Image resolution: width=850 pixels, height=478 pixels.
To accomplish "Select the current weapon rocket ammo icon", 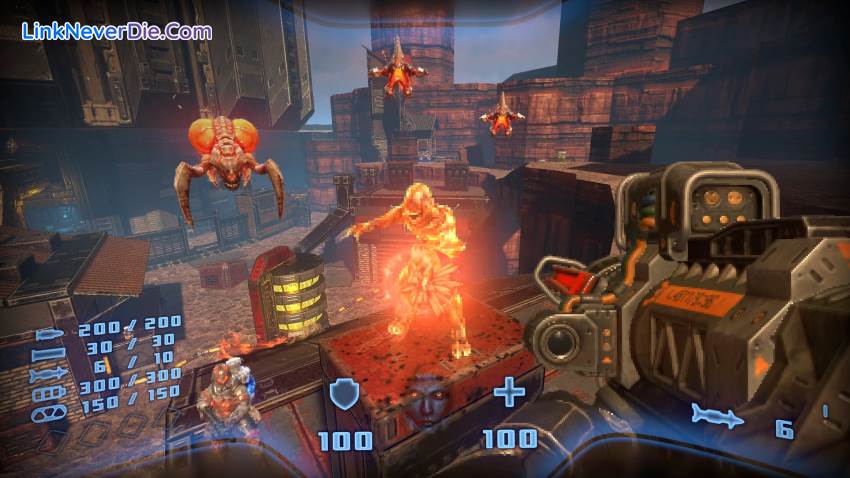I will pyautogui.click(x=717, y=416).
